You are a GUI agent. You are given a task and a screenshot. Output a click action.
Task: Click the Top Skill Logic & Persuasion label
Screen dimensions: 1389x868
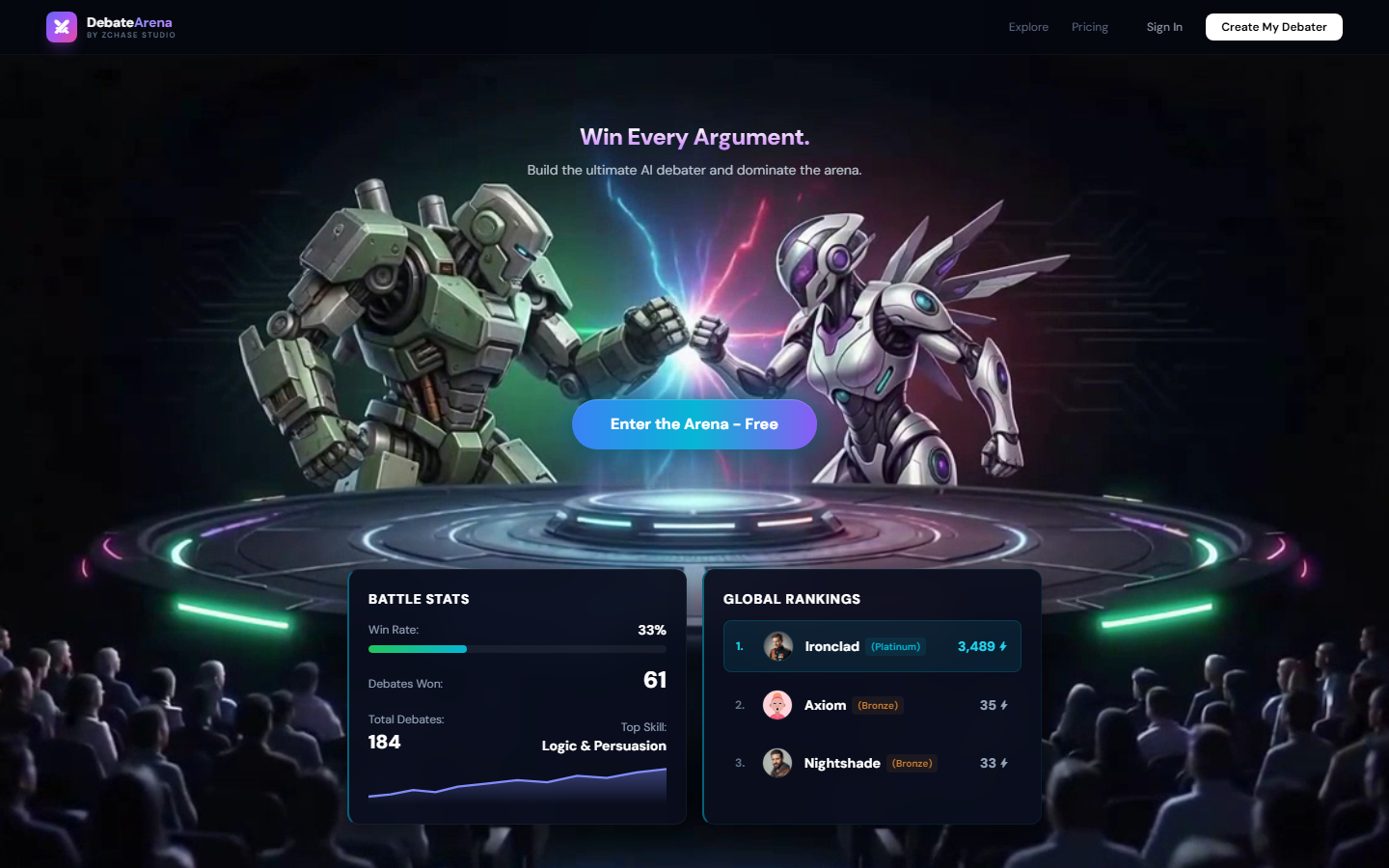pyautogui.click(x=603, y=746)
